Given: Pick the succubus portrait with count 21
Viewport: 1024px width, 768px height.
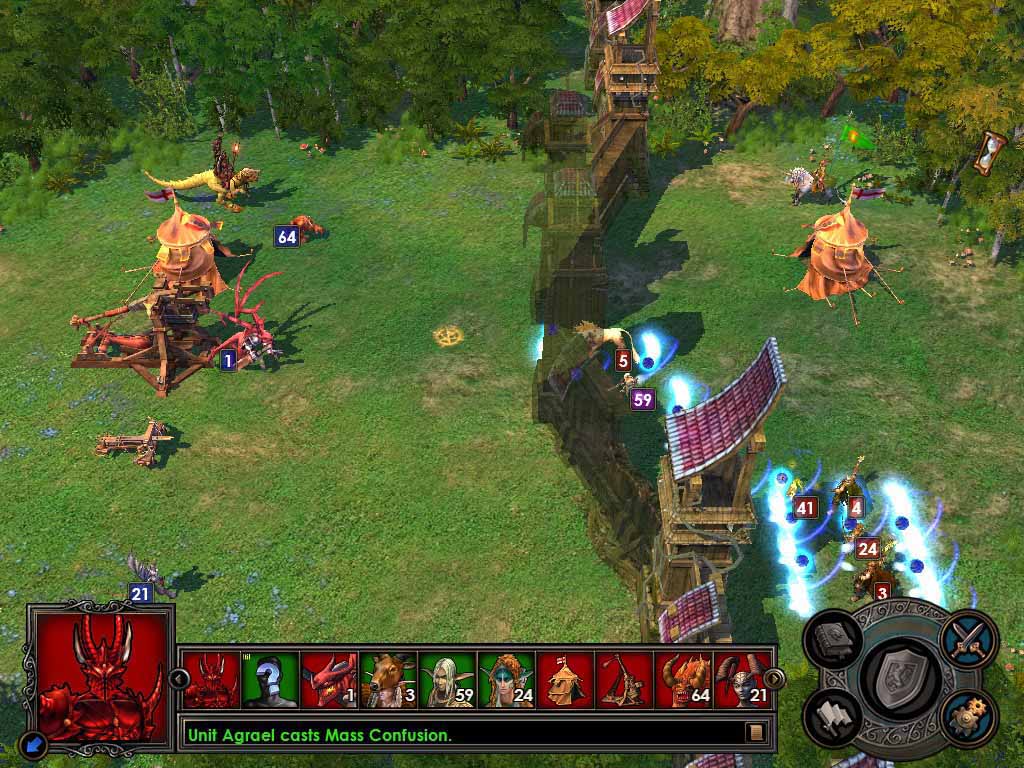Looking at the screenshot, I should pos(742,680).
